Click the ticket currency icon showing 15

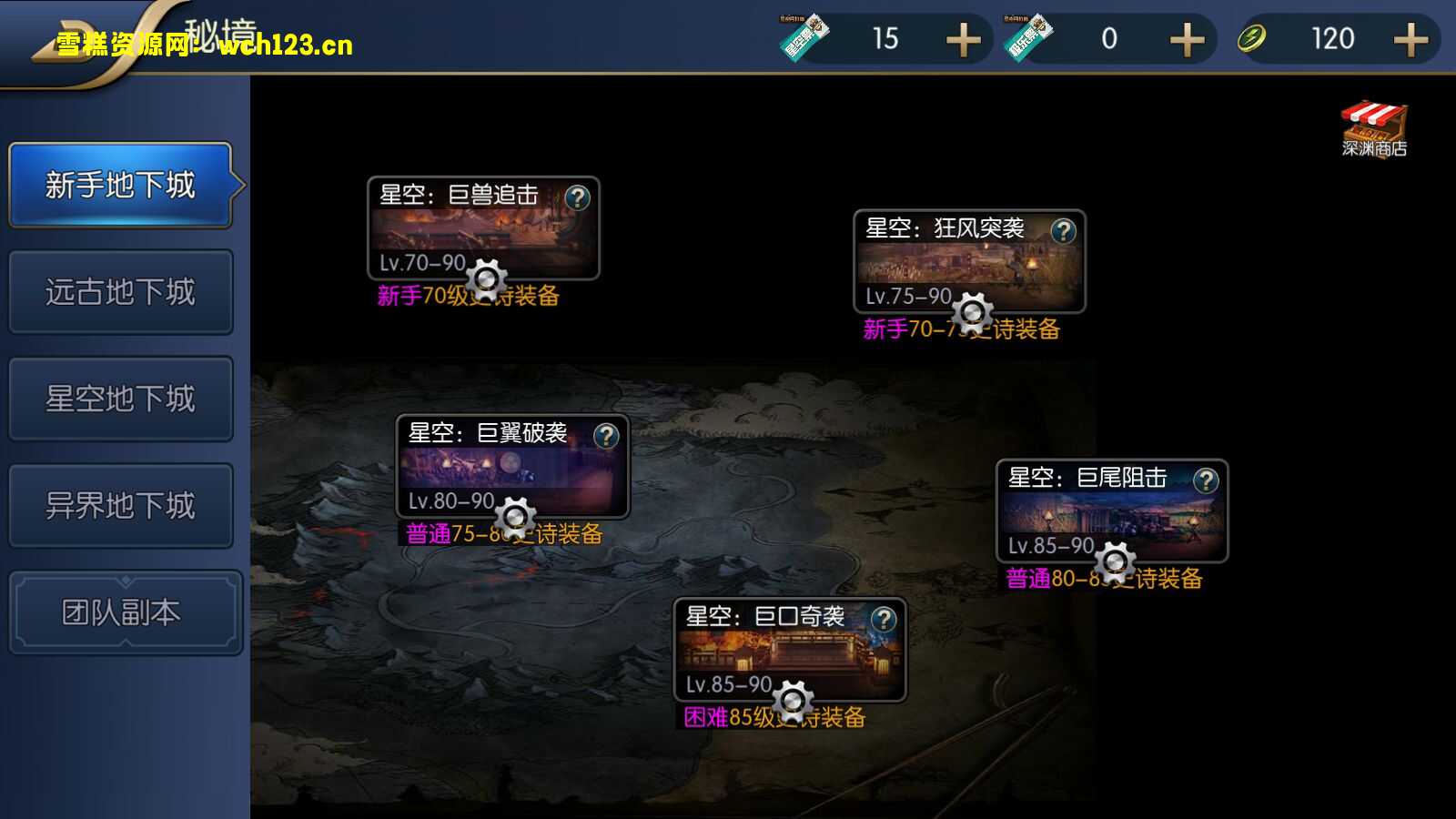804,38
